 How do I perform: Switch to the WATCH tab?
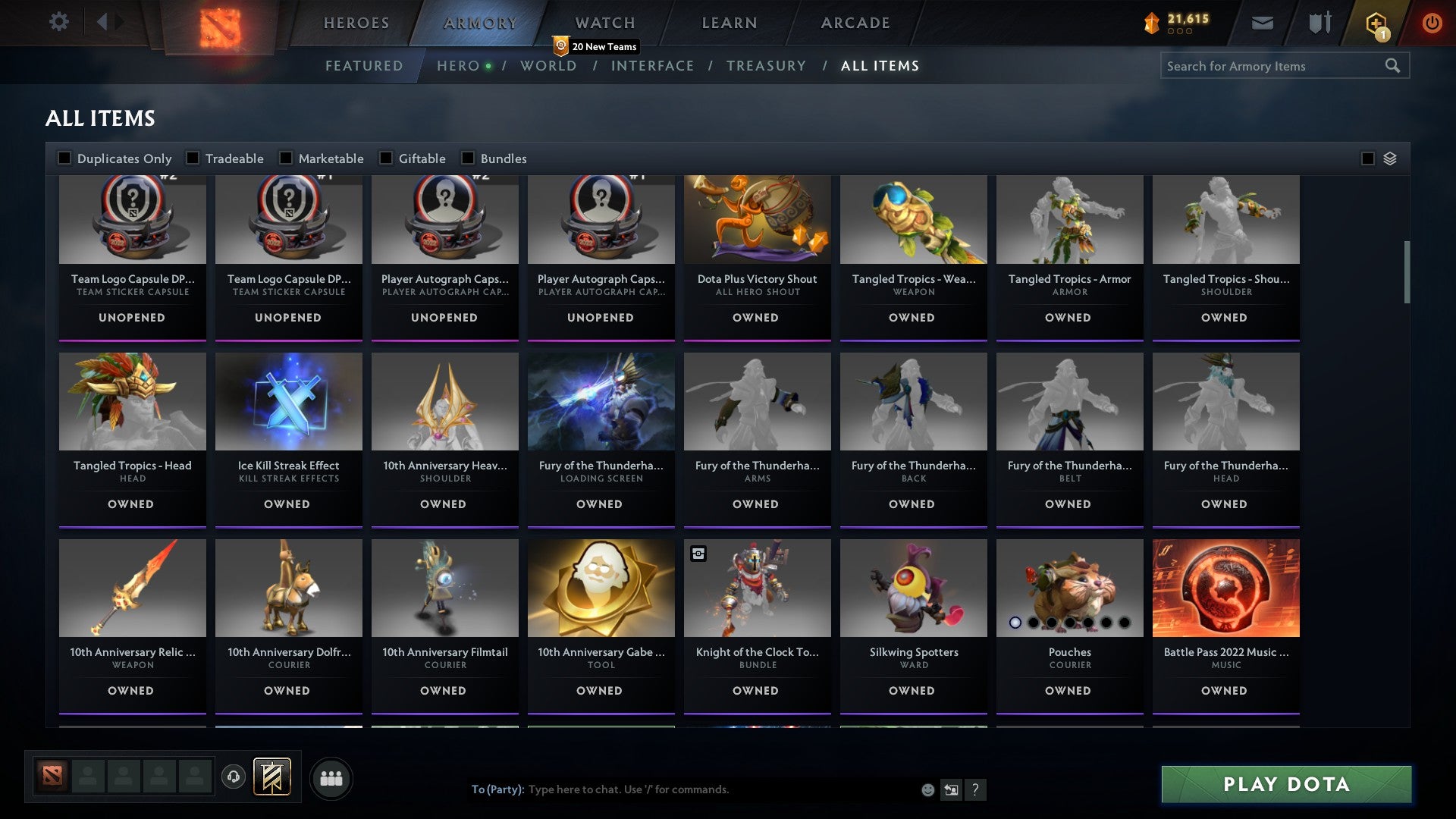pyautogui.click(x=604, y=23)
